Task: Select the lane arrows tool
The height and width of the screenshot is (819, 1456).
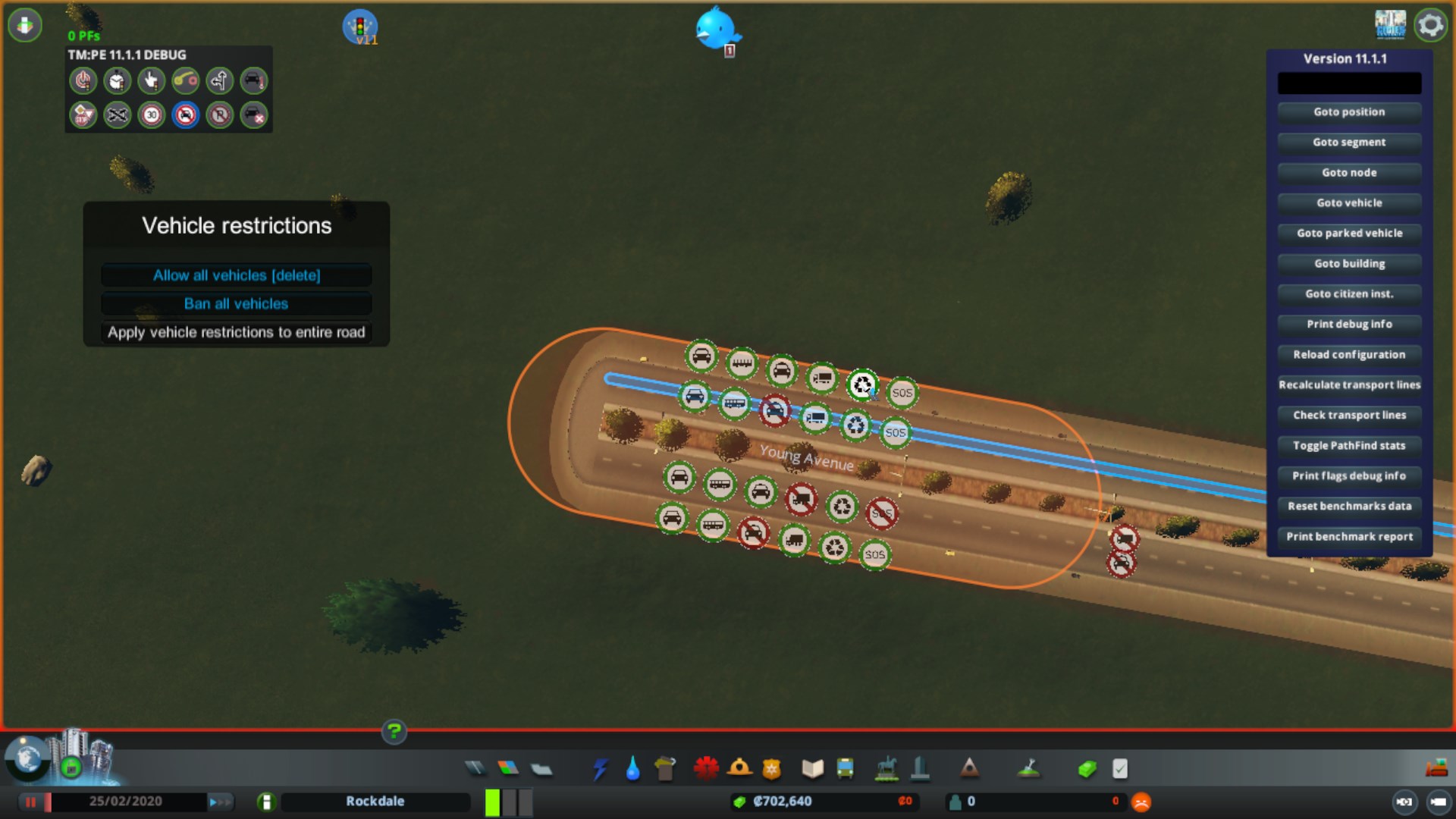Action: tap(220, 80)
